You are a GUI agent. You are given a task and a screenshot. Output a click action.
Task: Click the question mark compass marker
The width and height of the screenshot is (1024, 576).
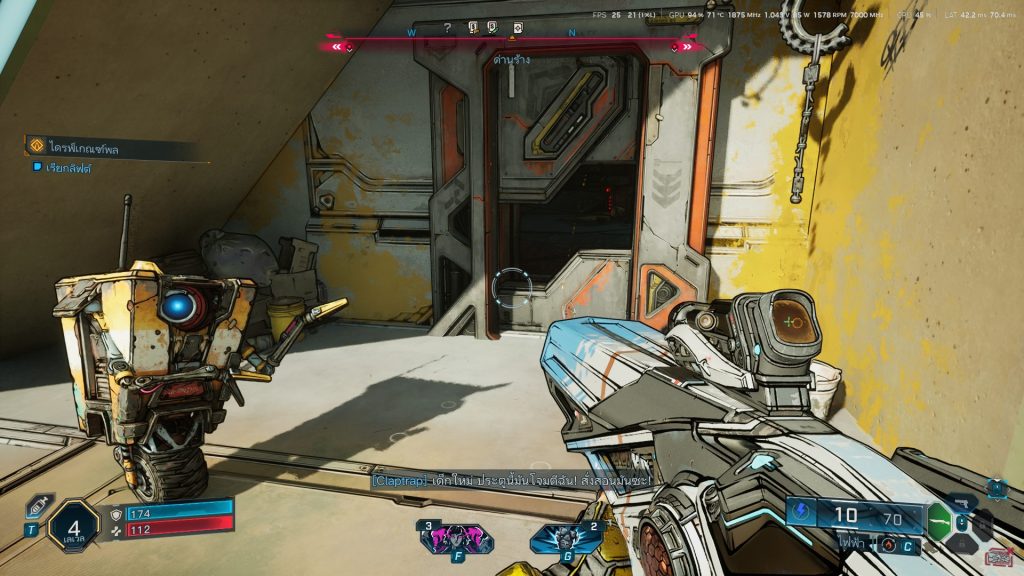447,28
